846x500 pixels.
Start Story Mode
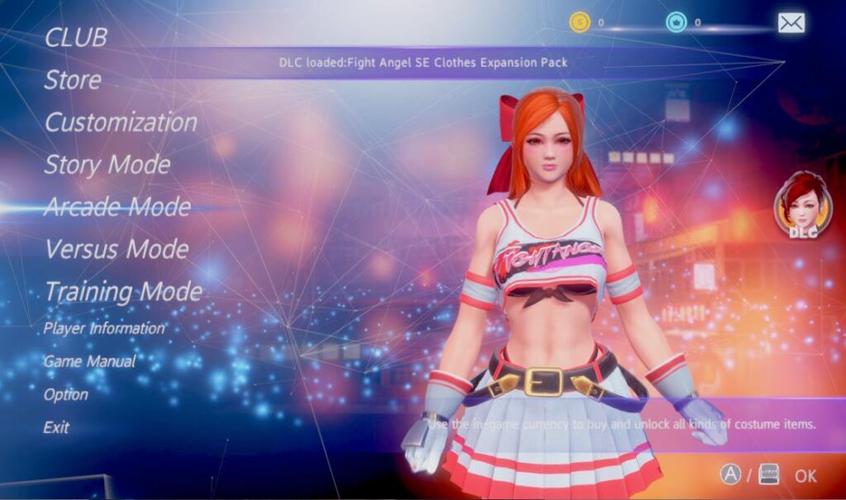click(x=106, y=165)
